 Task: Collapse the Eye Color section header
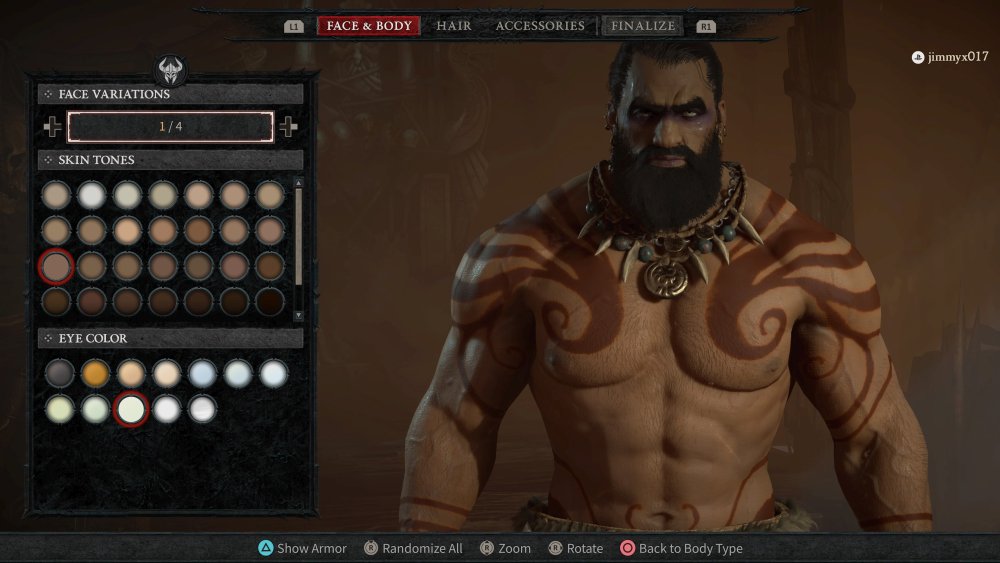(170, 339)
